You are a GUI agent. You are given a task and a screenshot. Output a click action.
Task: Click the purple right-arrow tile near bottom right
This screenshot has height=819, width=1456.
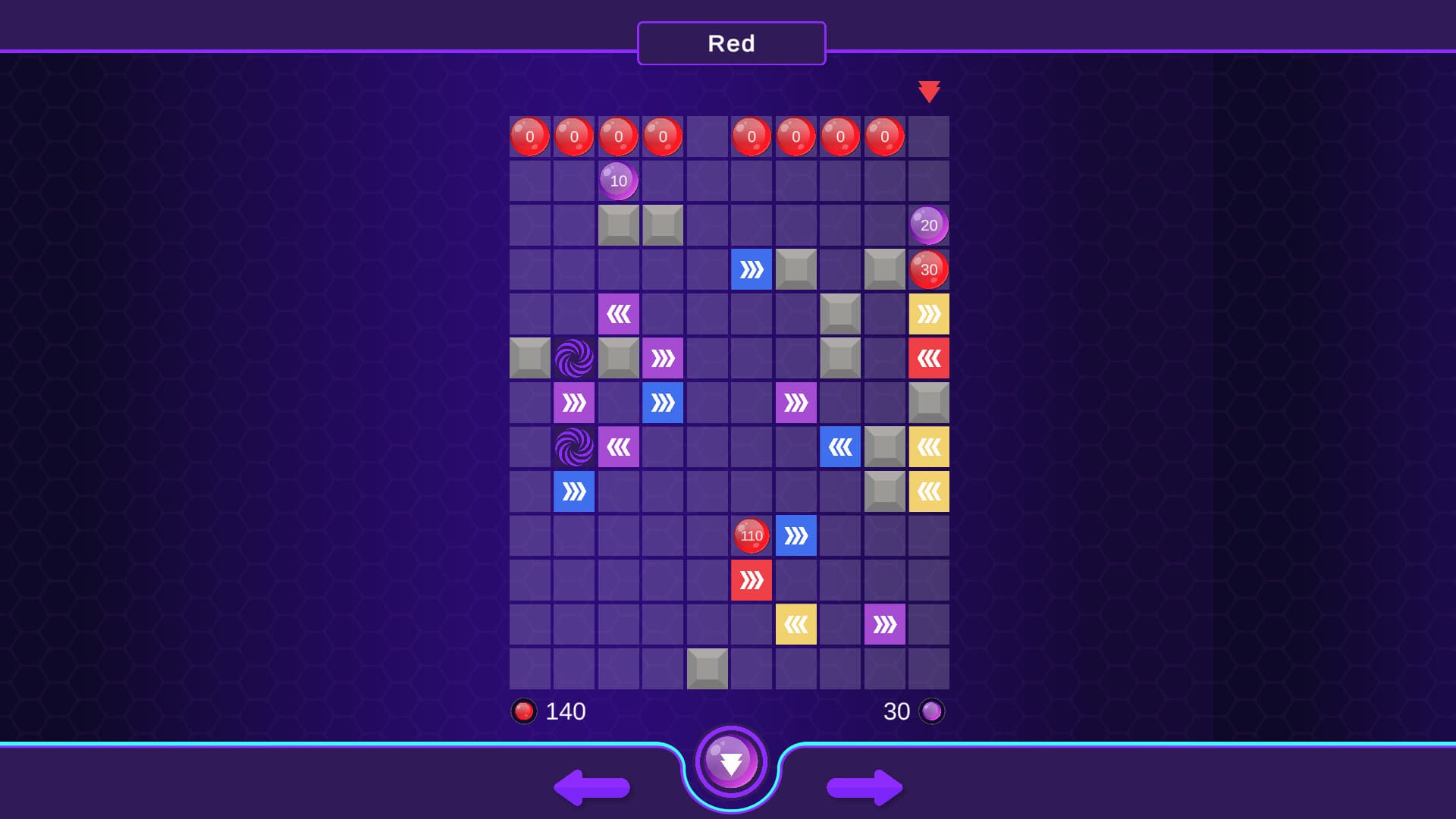885,623
